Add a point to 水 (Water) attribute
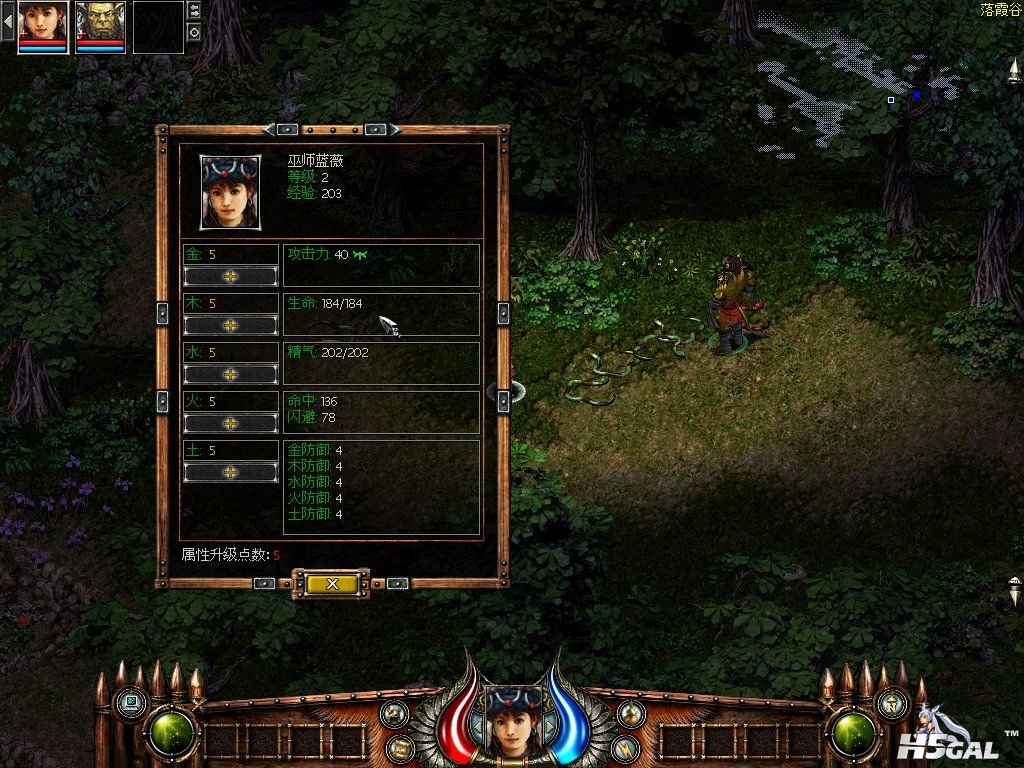Image resolution: width=1024 pixels, height=768 pixels. pyautogui.click(x=231, y=374)
